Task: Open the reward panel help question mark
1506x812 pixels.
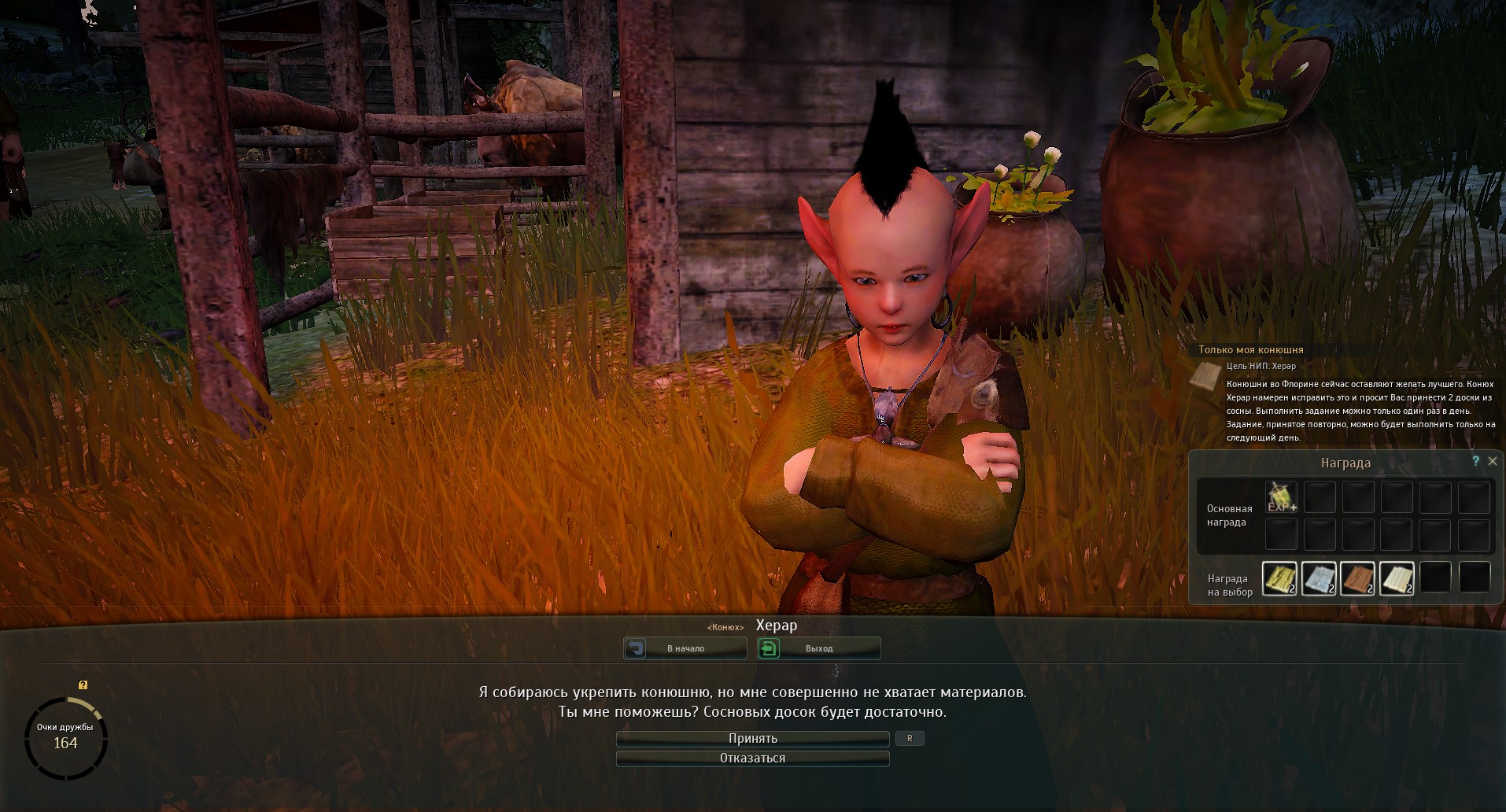Action: (1475, 462)
